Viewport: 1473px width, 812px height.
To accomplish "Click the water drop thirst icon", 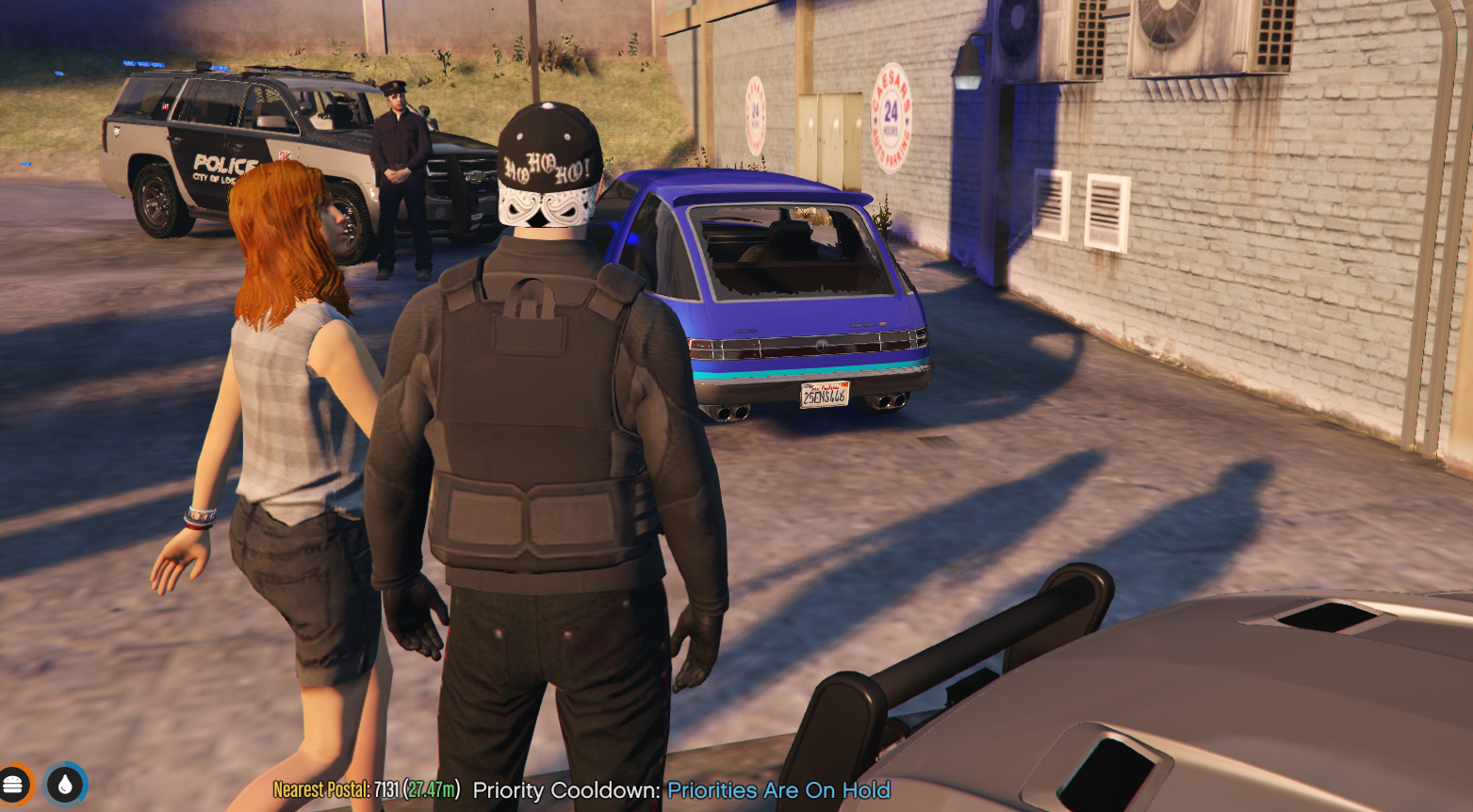I will [x=65, y=785].
